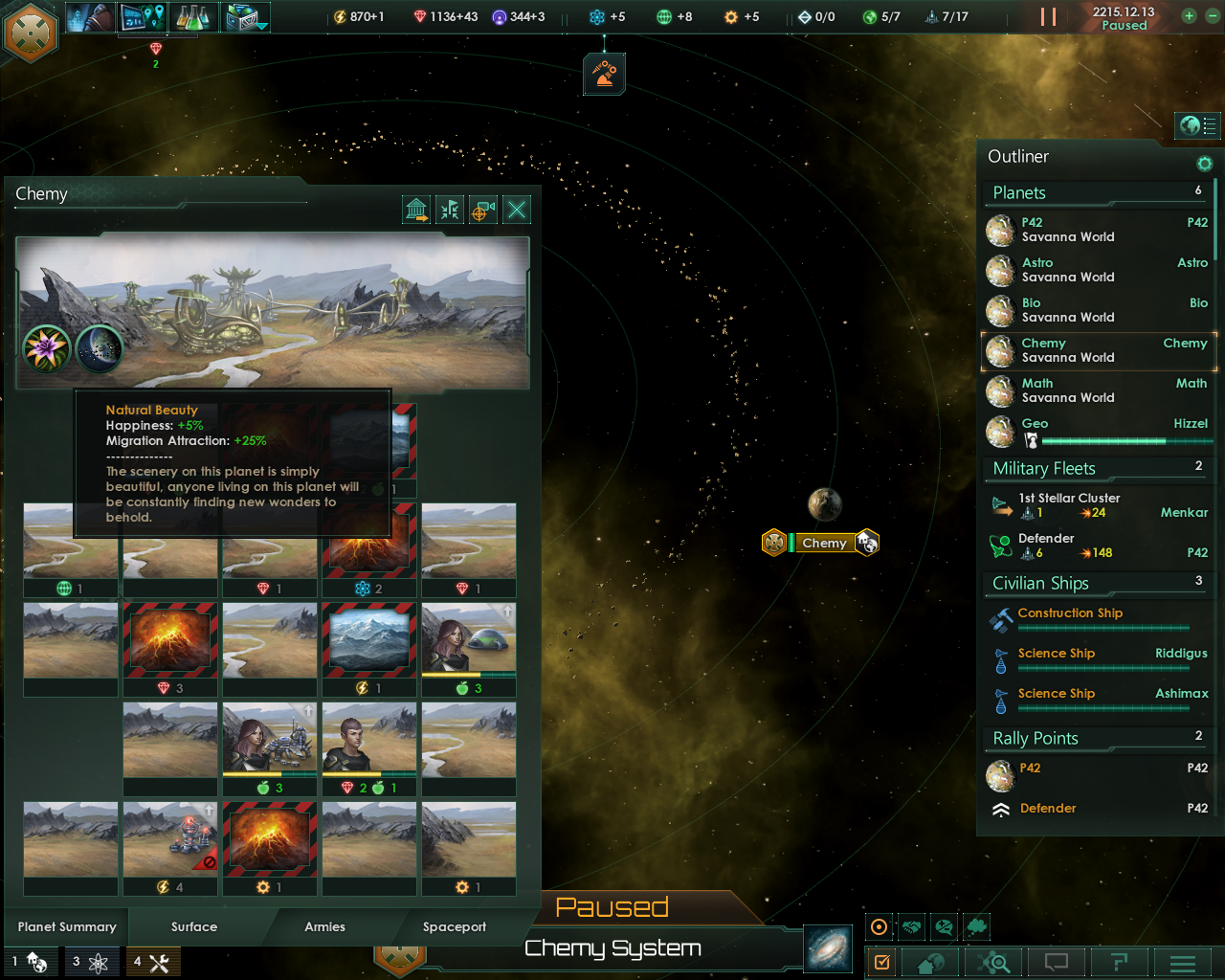This screenshot has width=1225, height=980.
Task: Collapse the Planets section in the Outliner
Action: pyautogui.click(x=1095, y=192)
